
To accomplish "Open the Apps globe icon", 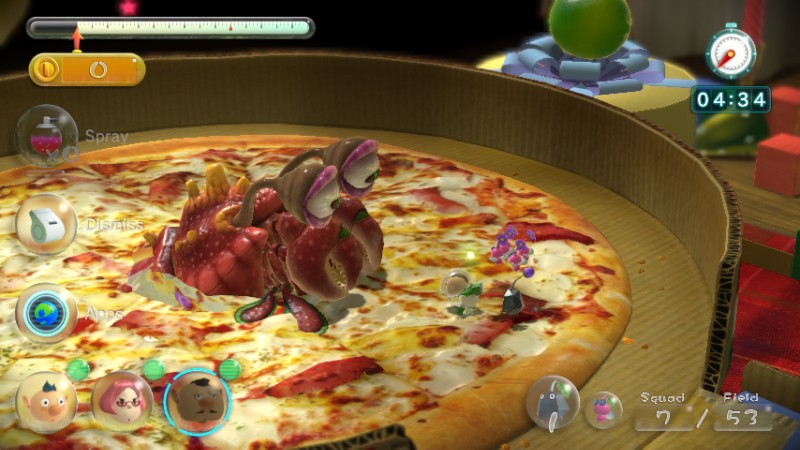I will [x=47, y=312].
